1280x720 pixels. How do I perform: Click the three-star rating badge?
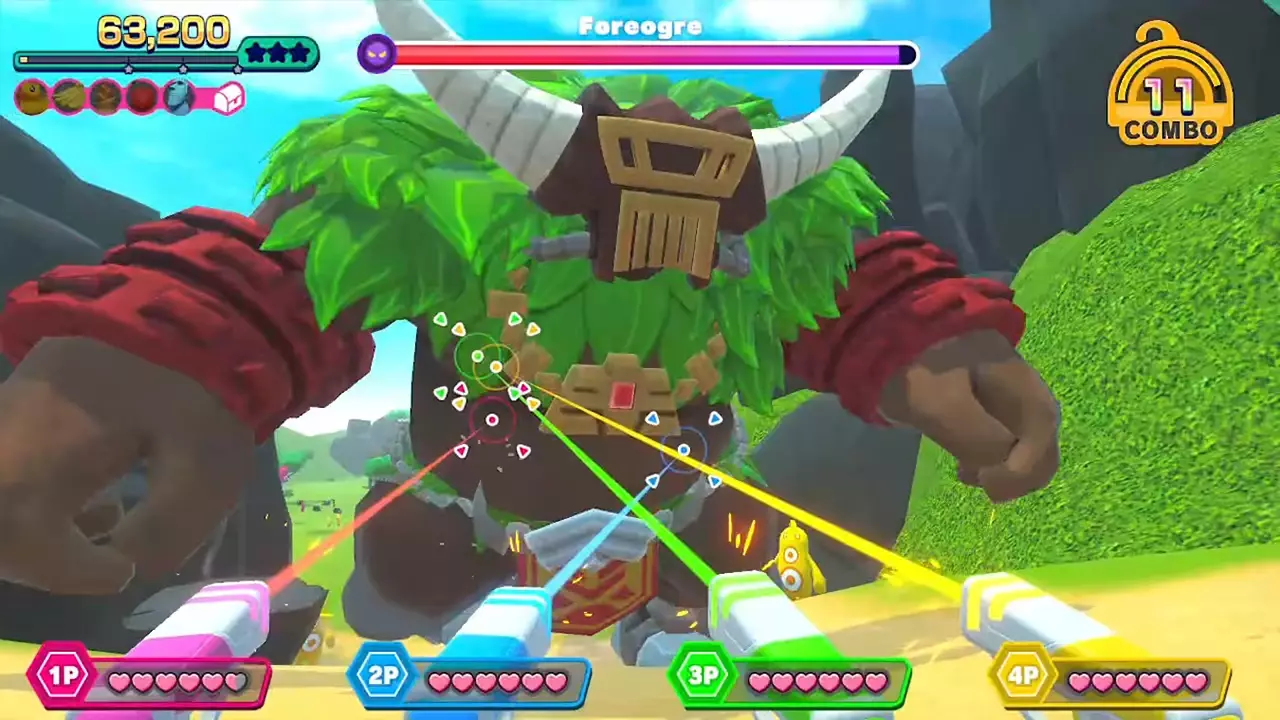point(278,54)
